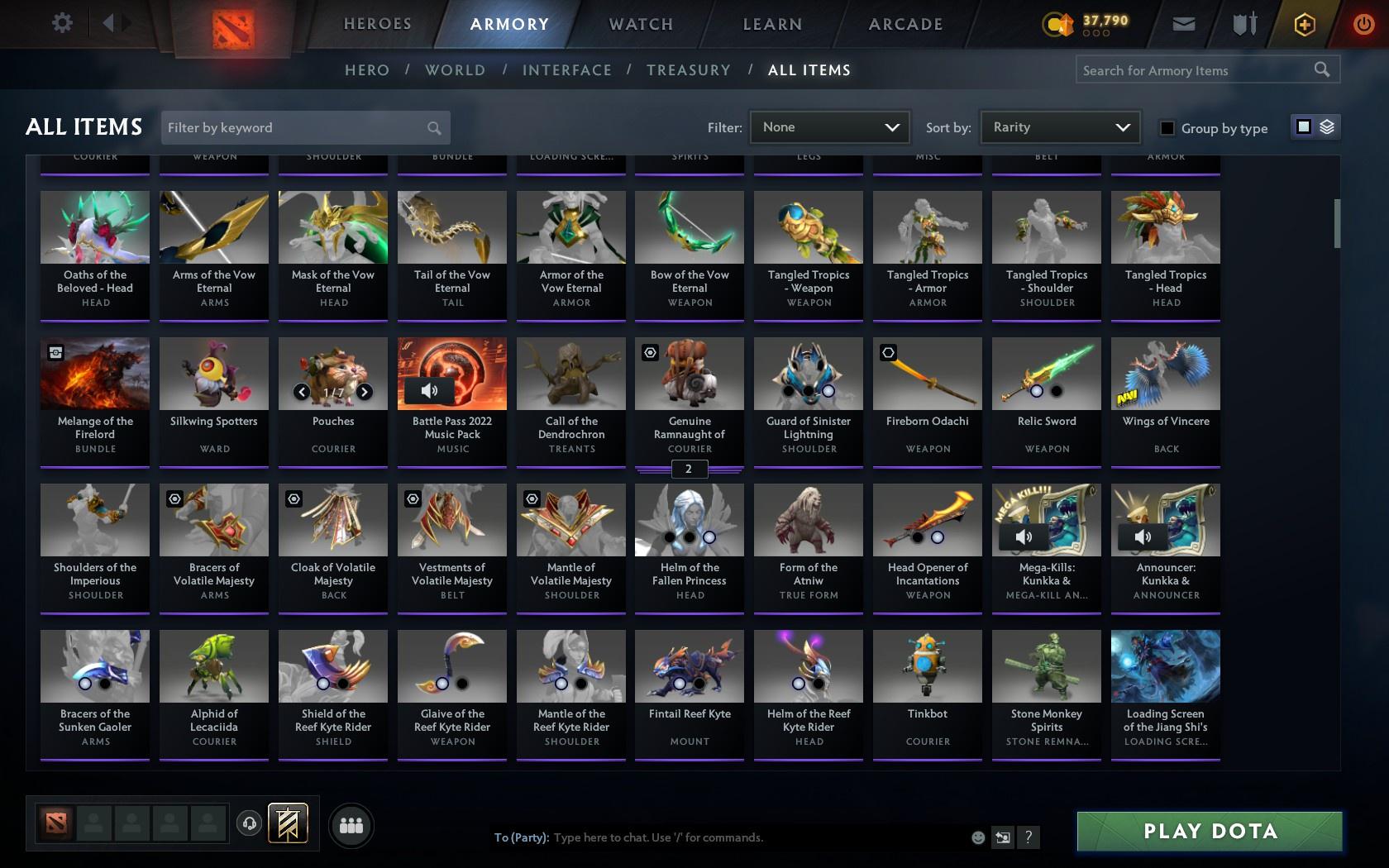Click the mail notifications envelope icon

(1182, 23)
